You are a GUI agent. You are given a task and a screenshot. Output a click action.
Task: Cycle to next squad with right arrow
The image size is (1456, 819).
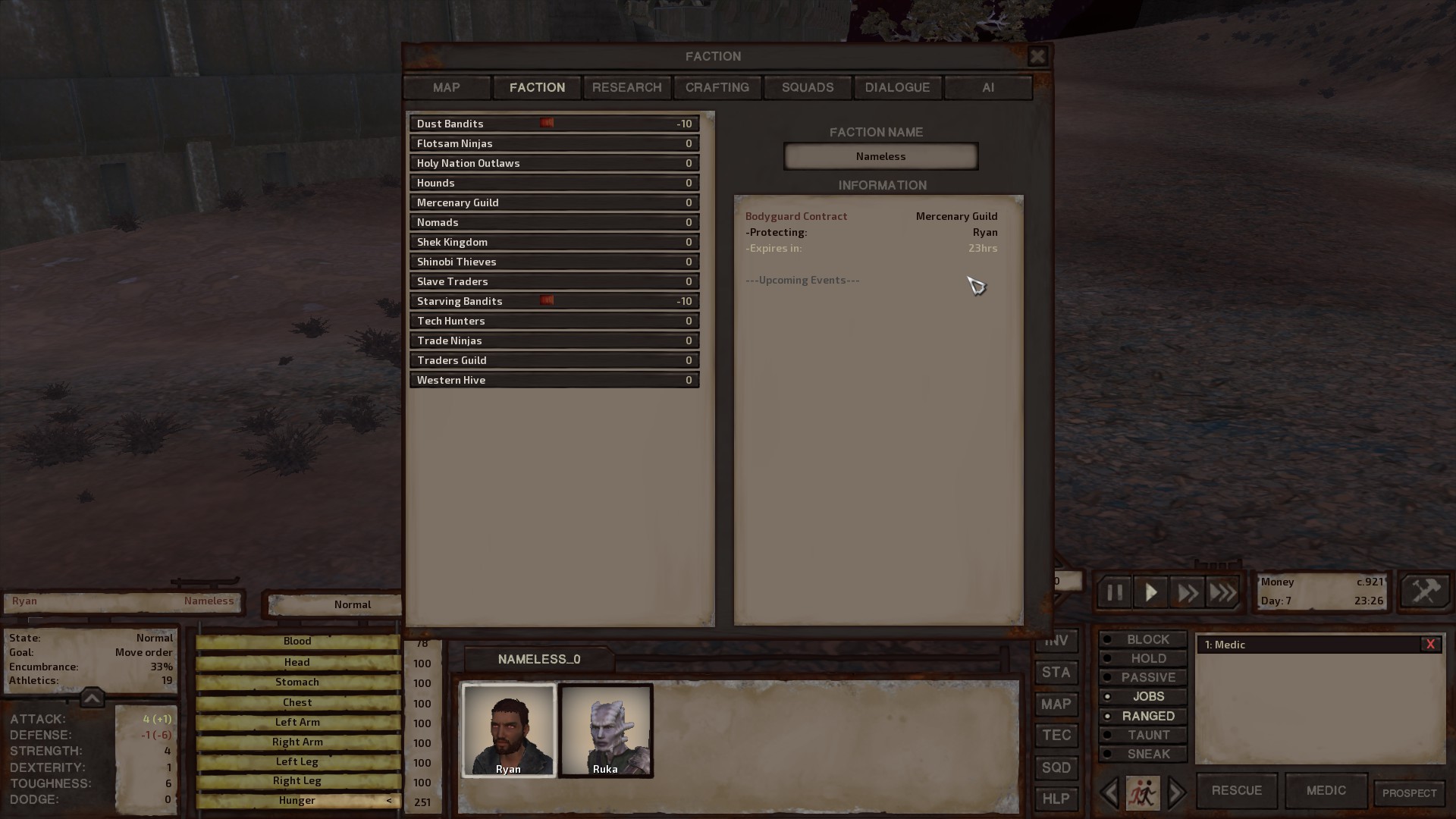[1176, 793]
